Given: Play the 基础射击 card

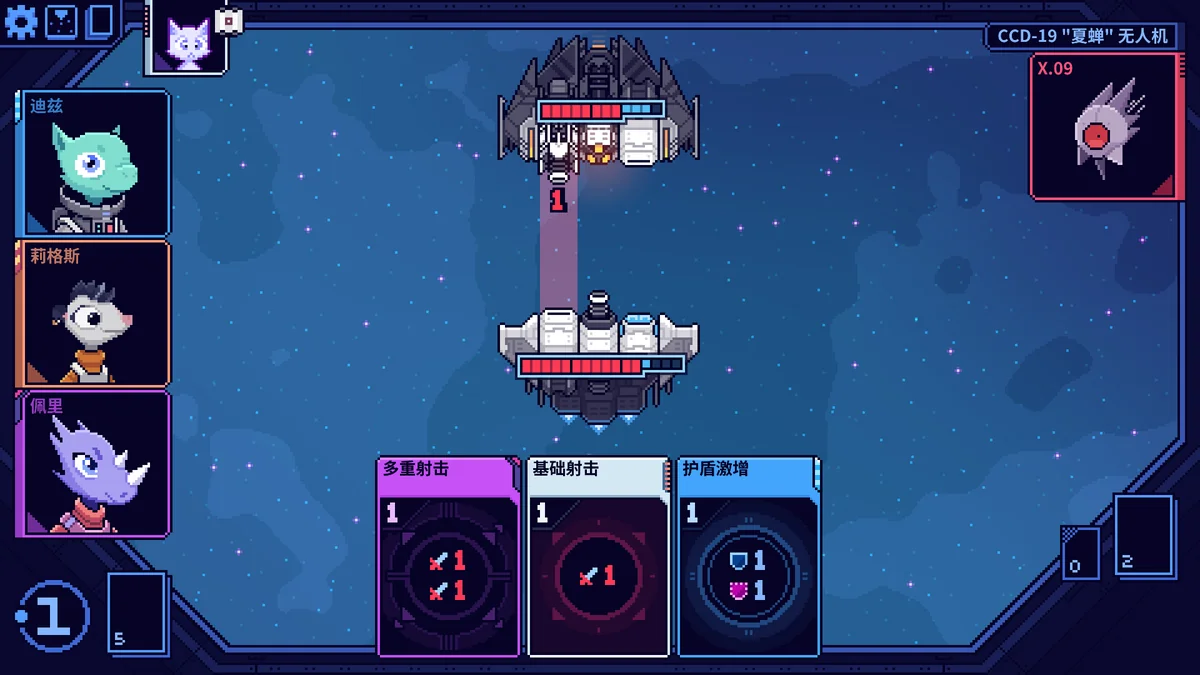Looking at the screenshot, I should [598, 557].
